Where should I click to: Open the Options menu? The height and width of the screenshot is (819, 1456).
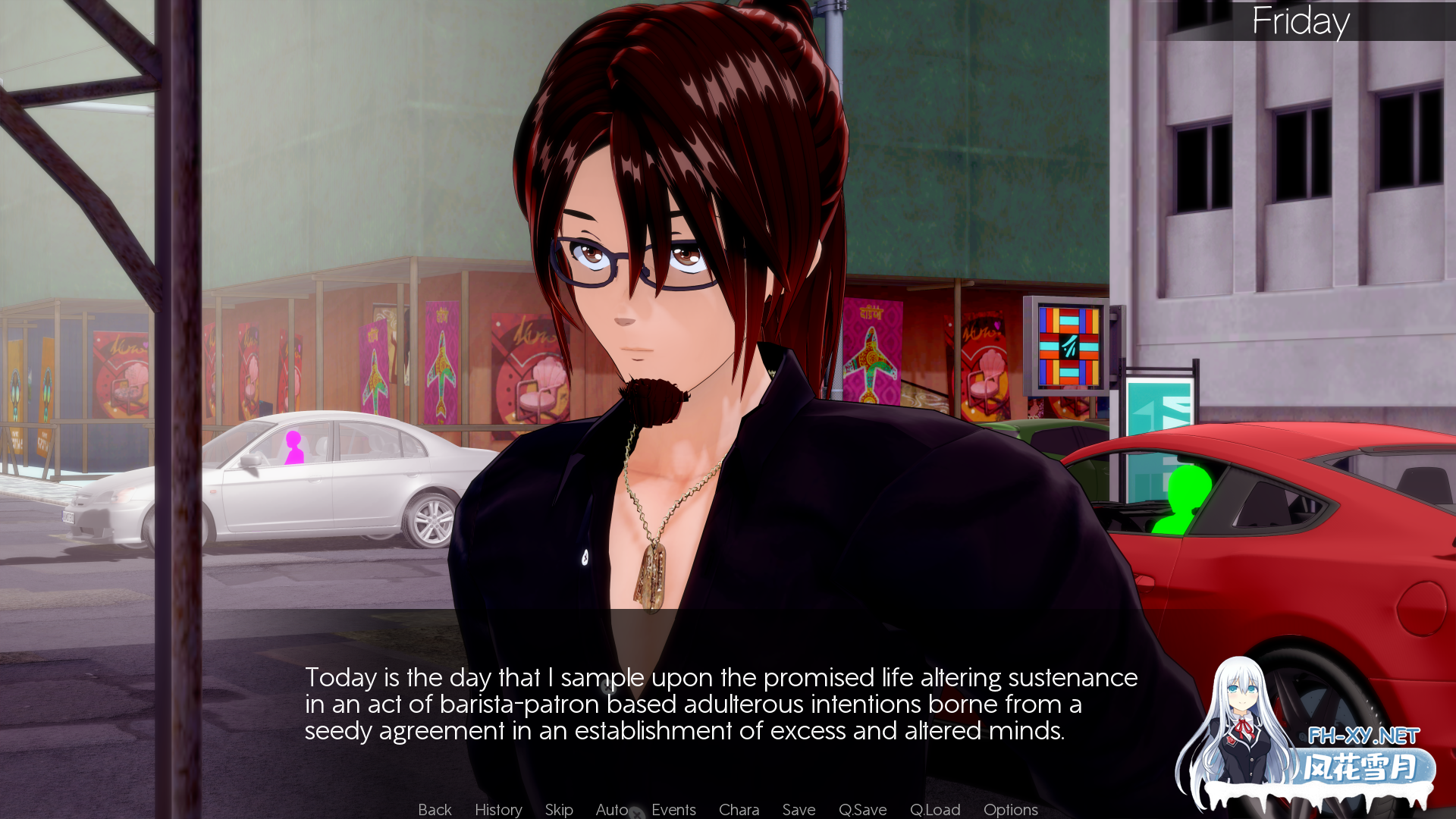point(1010,809)
